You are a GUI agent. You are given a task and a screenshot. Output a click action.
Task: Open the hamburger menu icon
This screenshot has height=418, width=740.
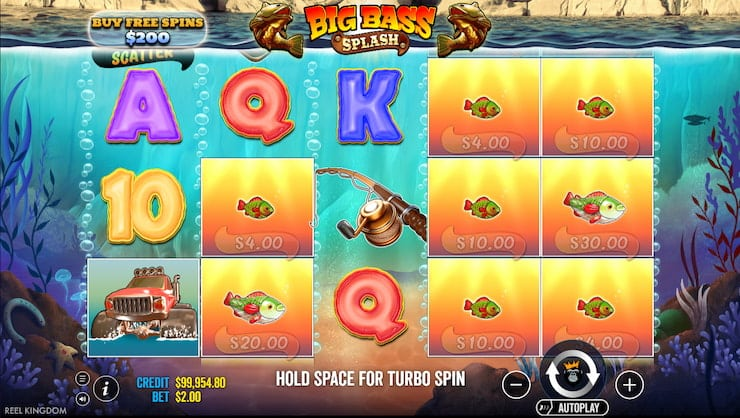[83, 378]
